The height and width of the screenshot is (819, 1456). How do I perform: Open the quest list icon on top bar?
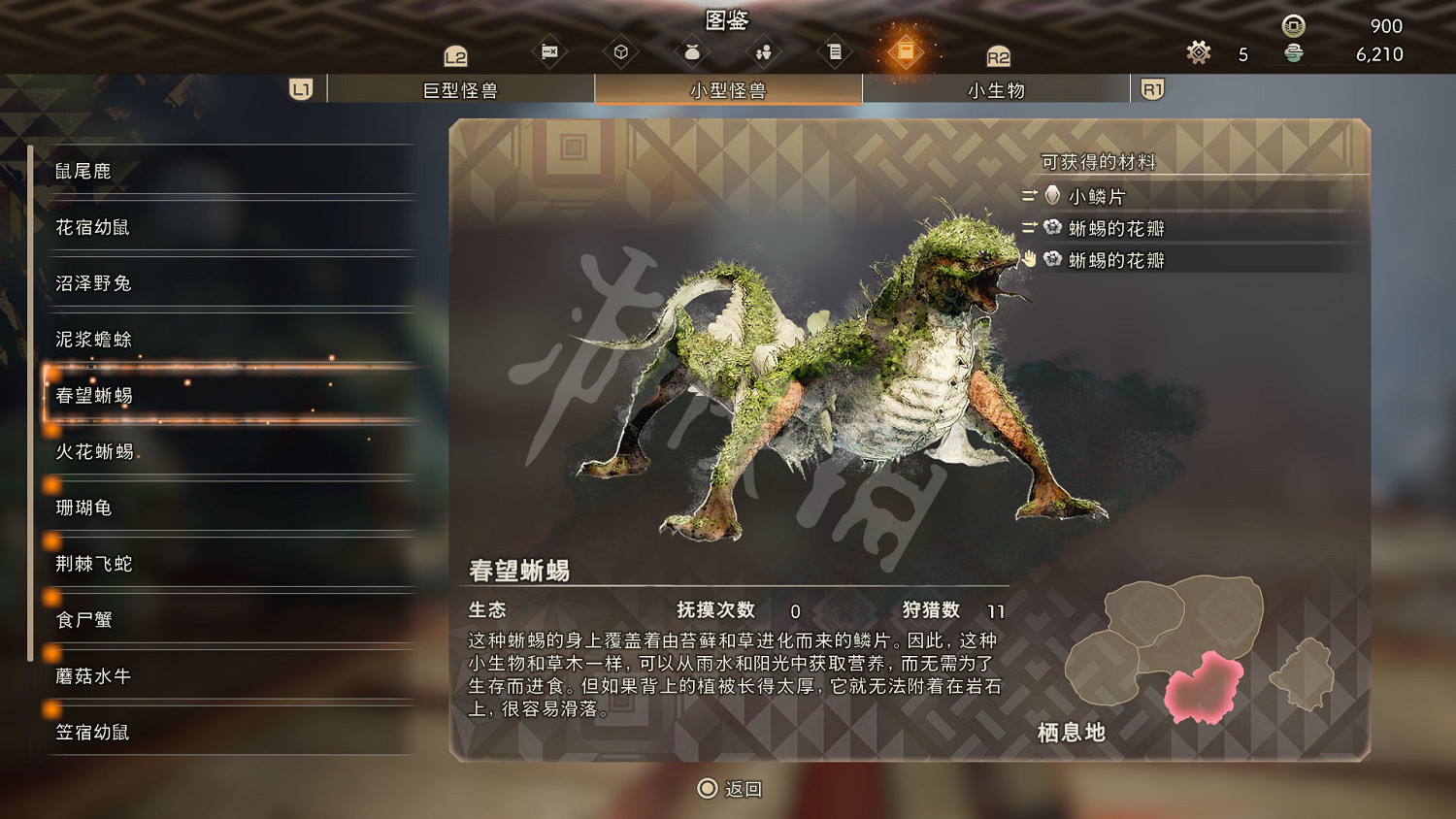(835, 53)
